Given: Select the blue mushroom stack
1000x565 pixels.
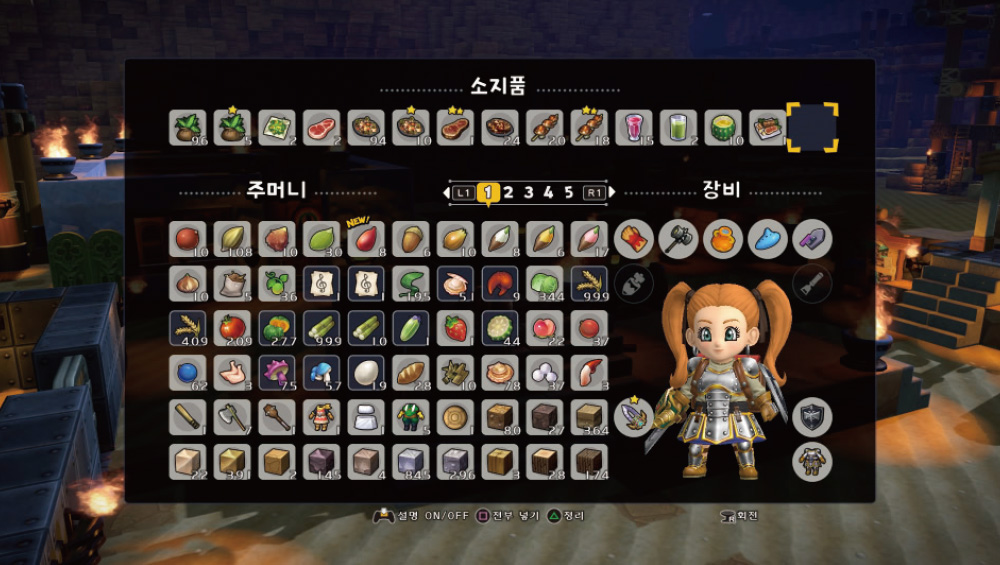Looking at the screenshot, I should pyautogui.click(x=322, y=372).
